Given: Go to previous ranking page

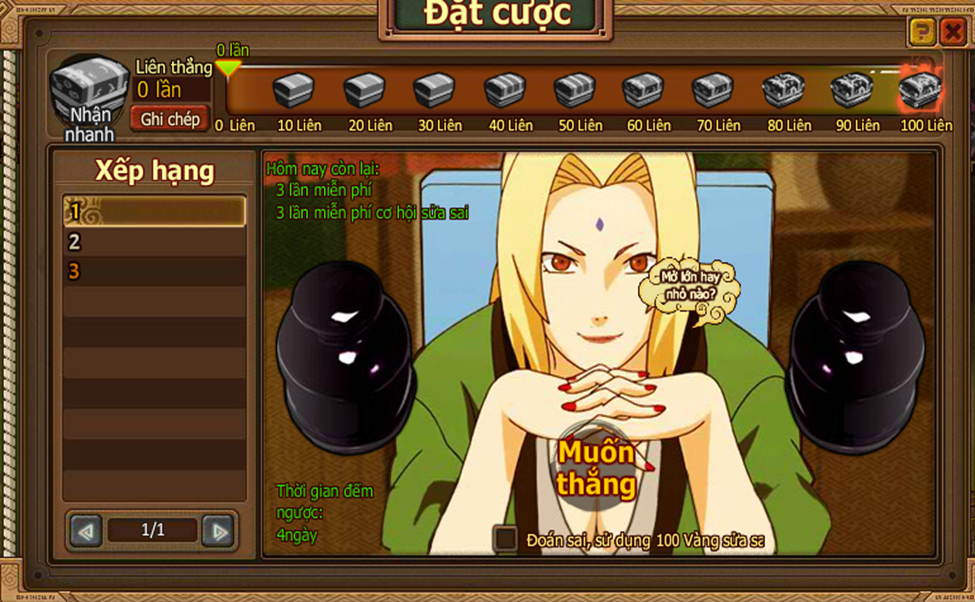Looking at the screenshot, I should click(x=87, y=531).
